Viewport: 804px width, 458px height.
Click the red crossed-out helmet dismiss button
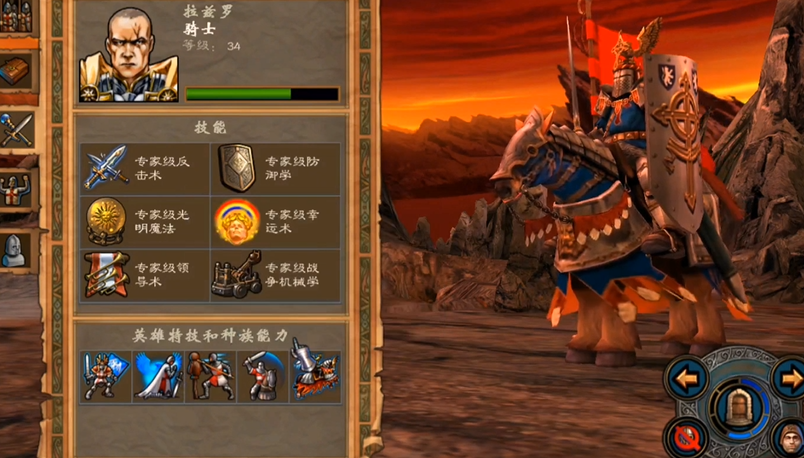[687, 437]
